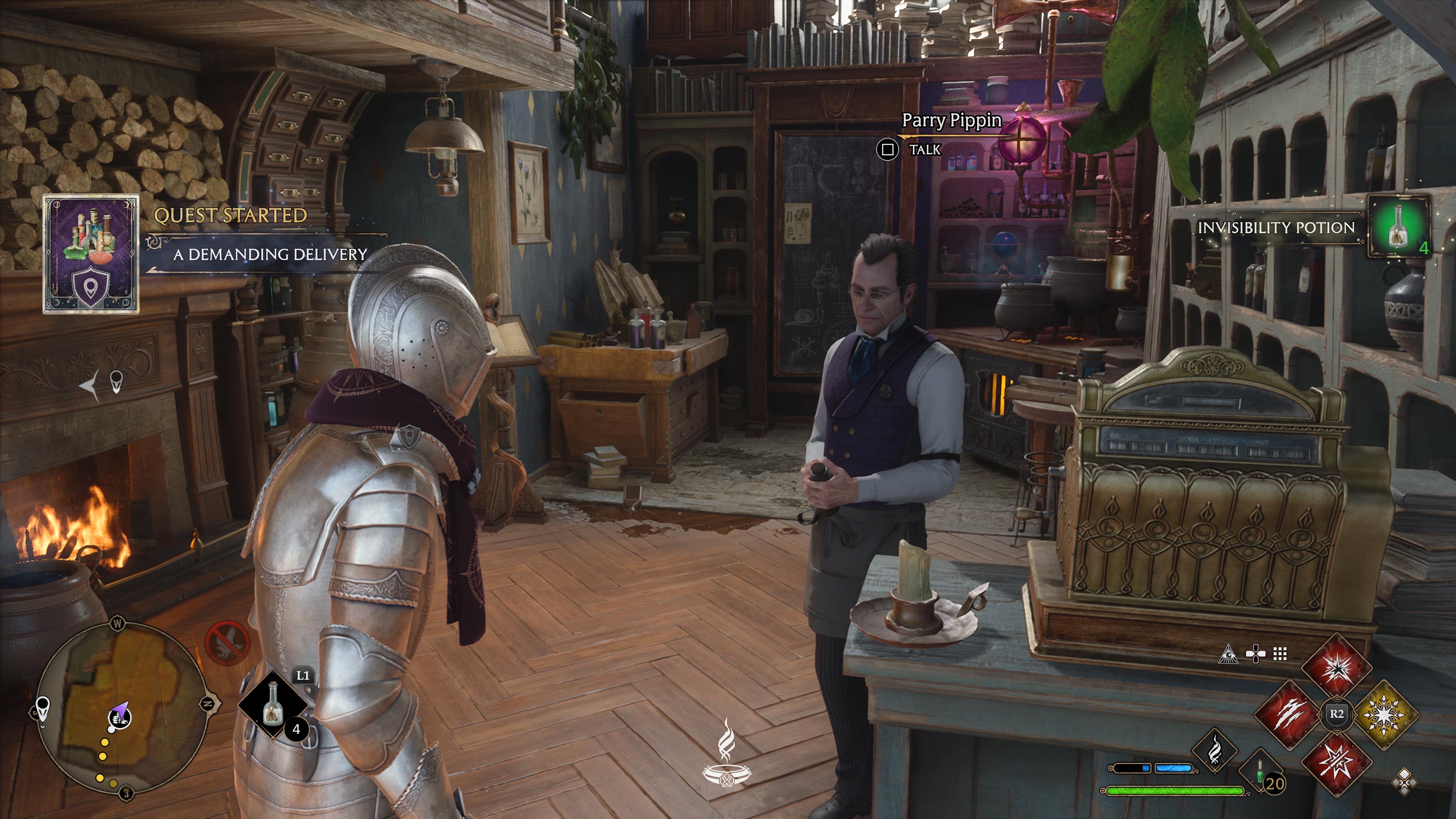Click the quest card potion-bottles thumbnail

[91, 254]
